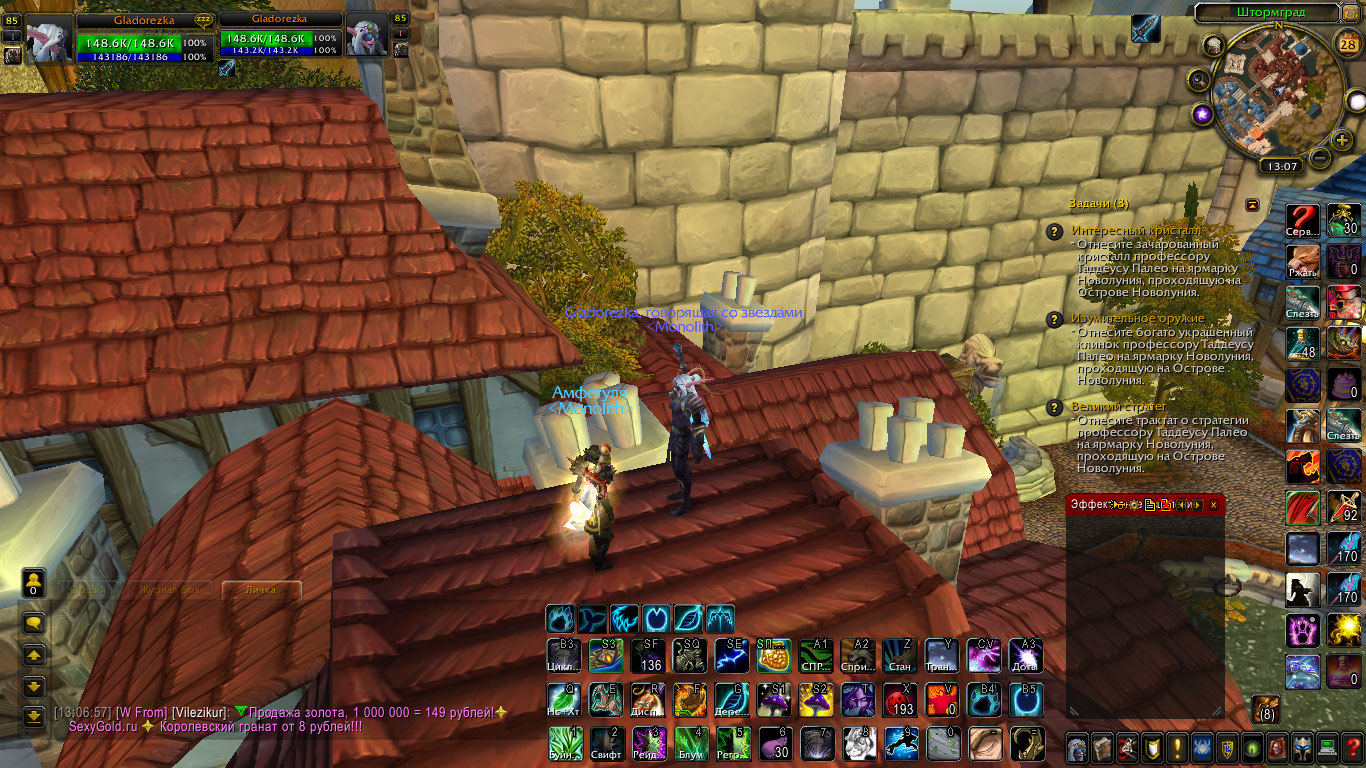Zoom out the minimap with minus button

(x=1320, y=157)
